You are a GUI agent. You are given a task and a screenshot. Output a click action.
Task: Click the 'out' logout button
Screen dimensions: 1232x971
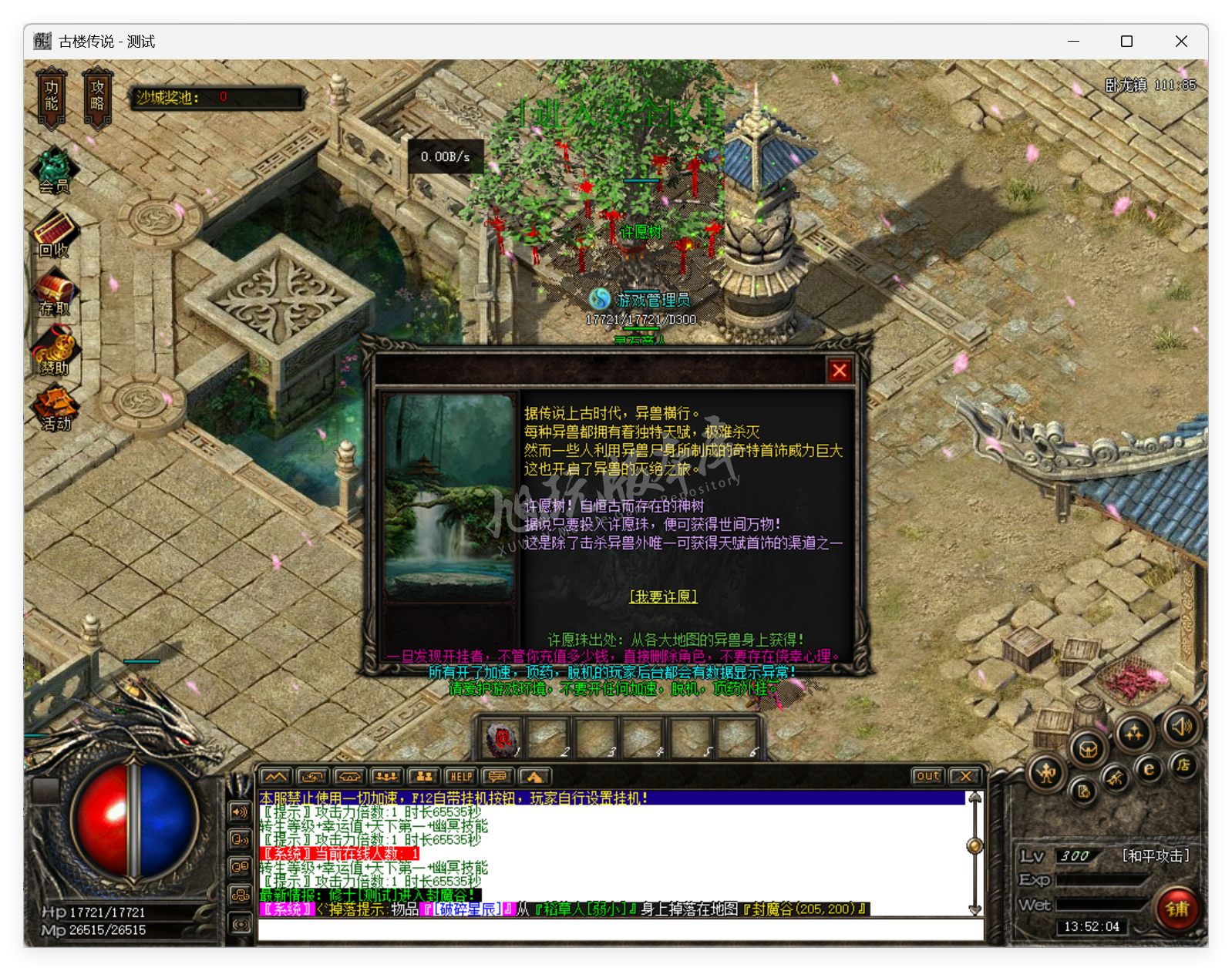click(927, 776)
